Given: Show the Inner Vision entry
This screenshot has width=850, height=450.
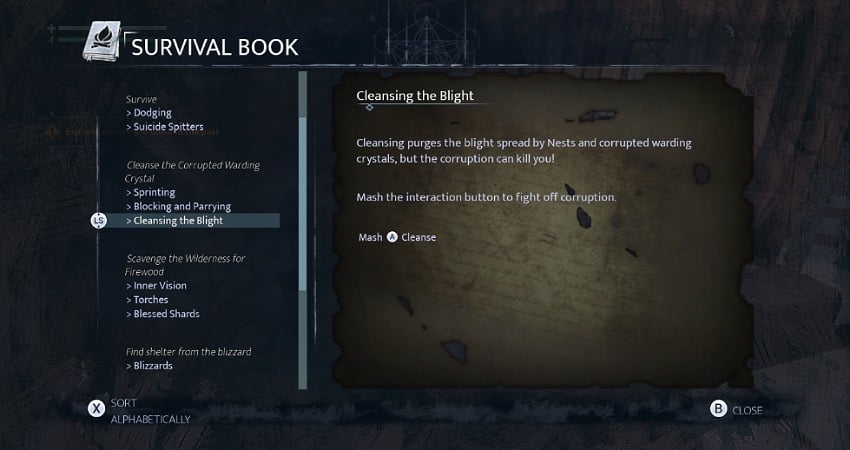Looking at the screenshot, I should click(x=159, y=285).
